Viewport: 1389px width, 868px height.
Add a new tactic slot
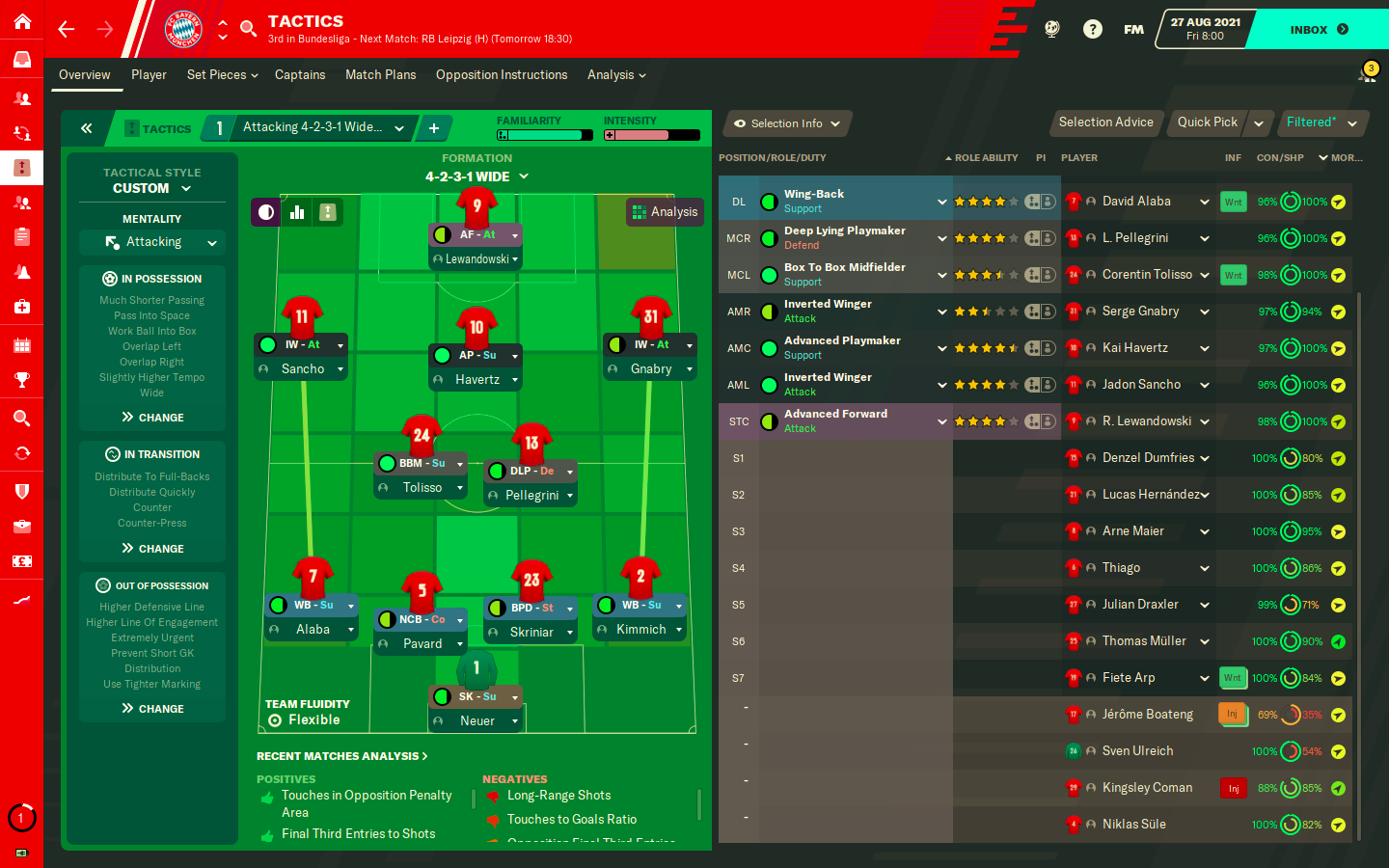coord(434,128)
